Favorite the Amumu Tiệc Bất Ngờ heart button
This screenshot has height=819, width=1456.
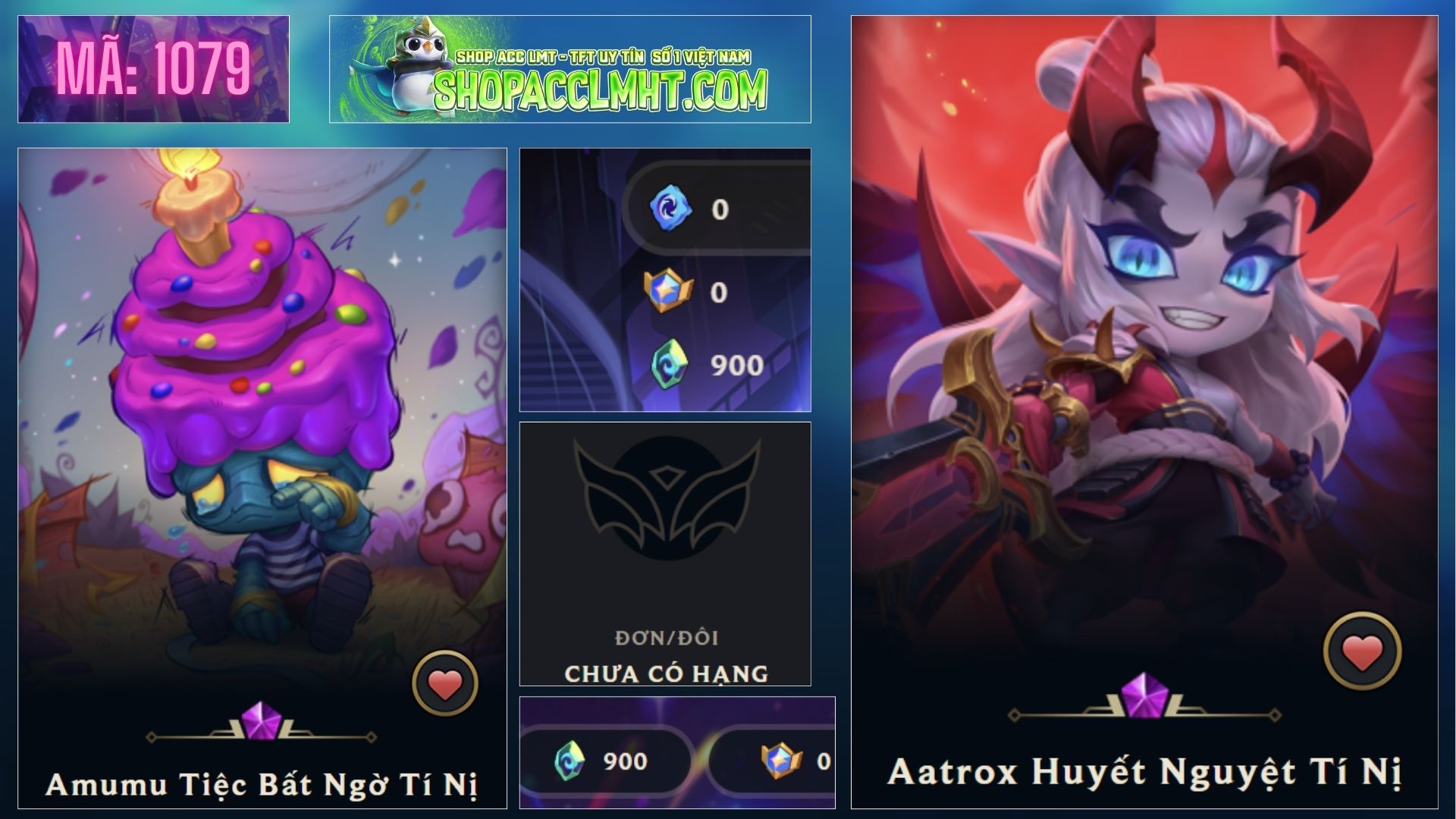coord(445,683)
